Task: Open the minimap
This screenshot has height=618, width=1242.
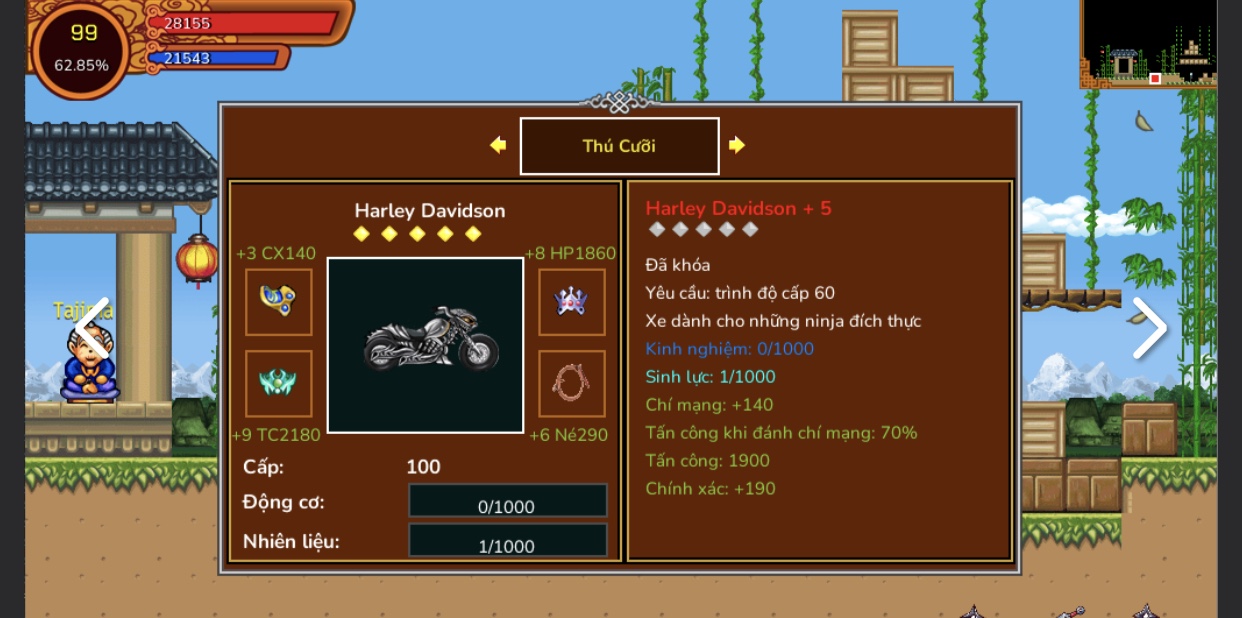Action: 1148,44
